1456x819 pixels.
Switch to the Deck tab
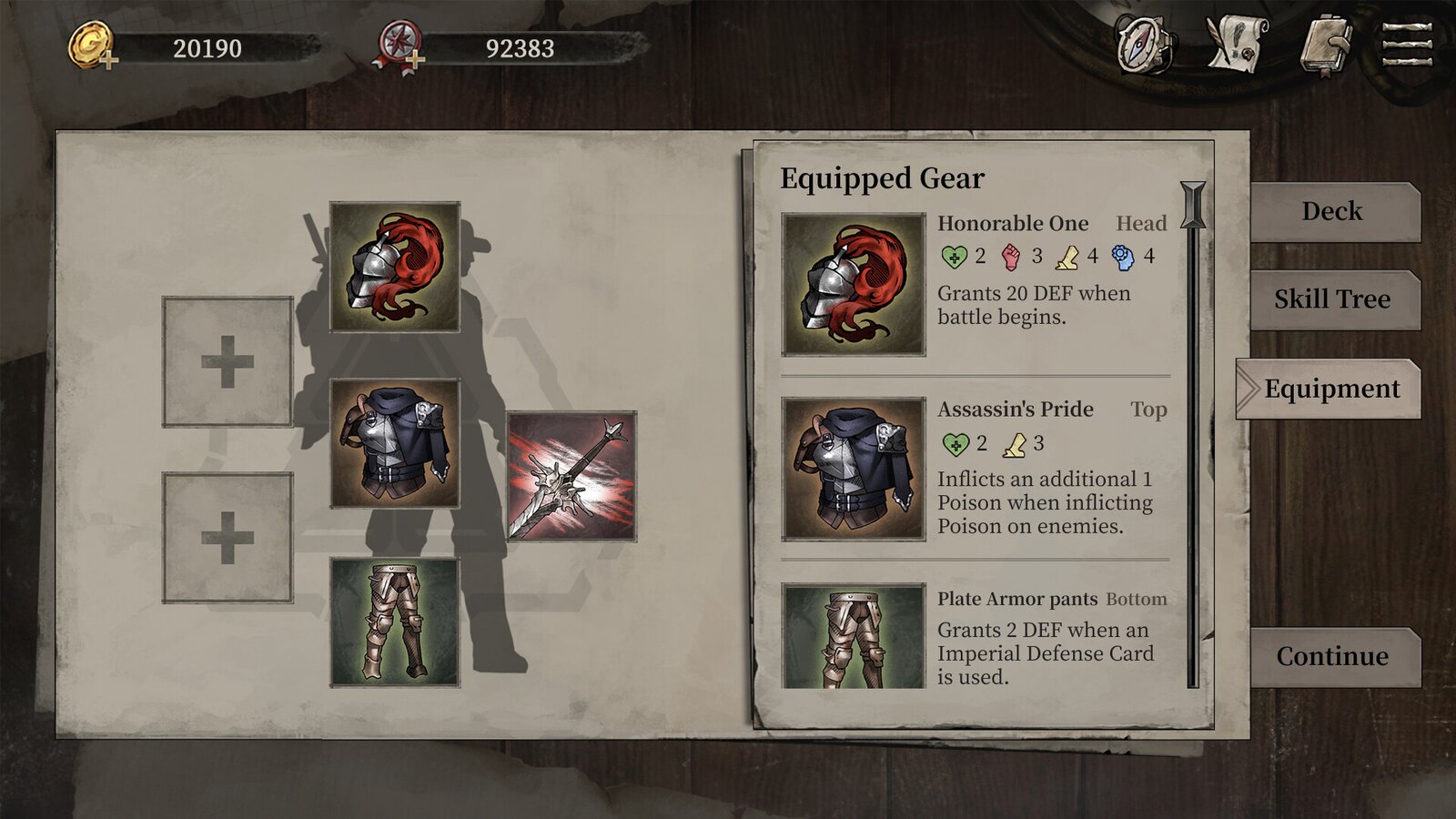(1332, 212)
